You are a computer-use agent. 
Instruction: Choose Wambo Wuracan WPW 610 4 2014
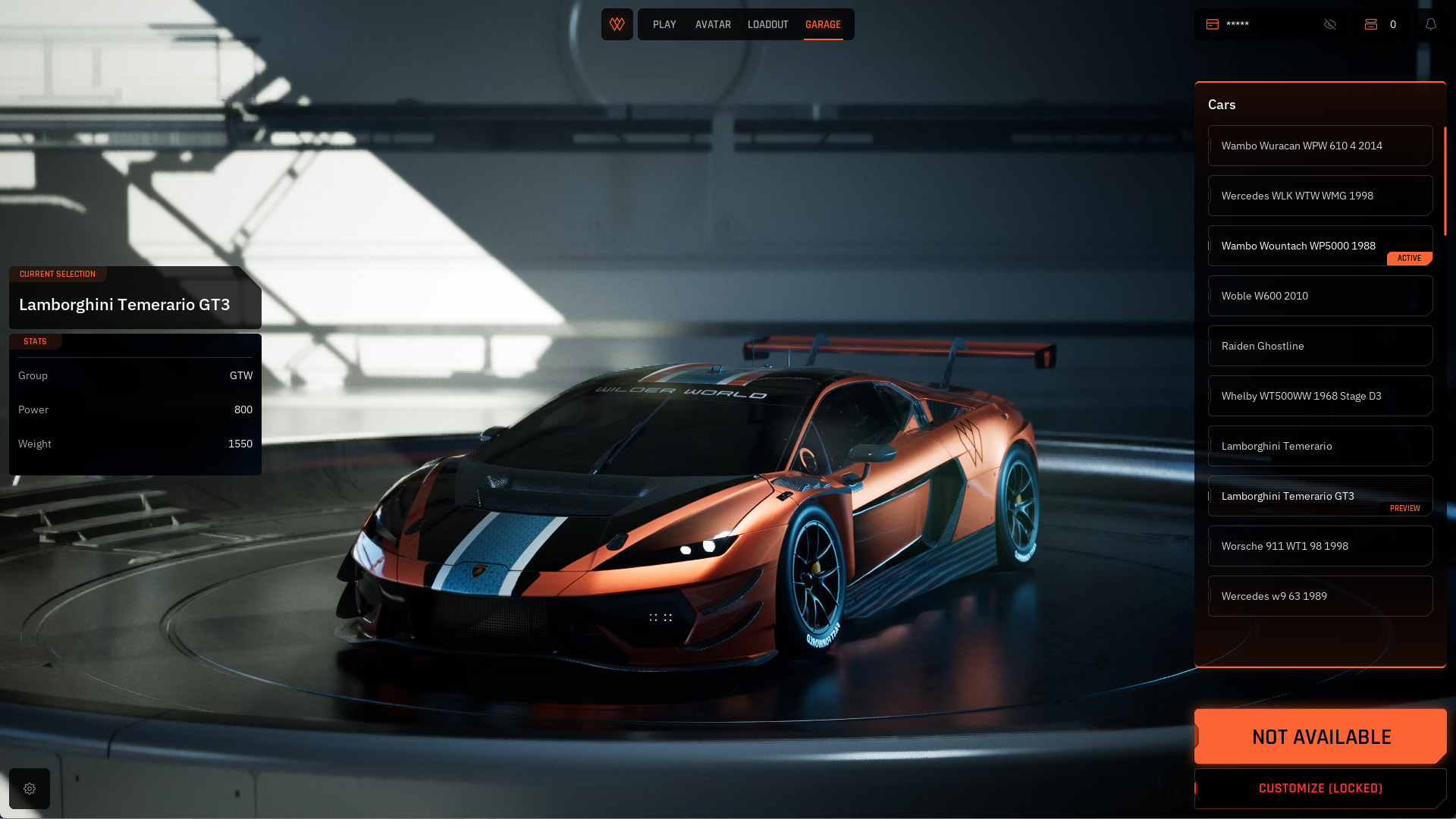1319,146
